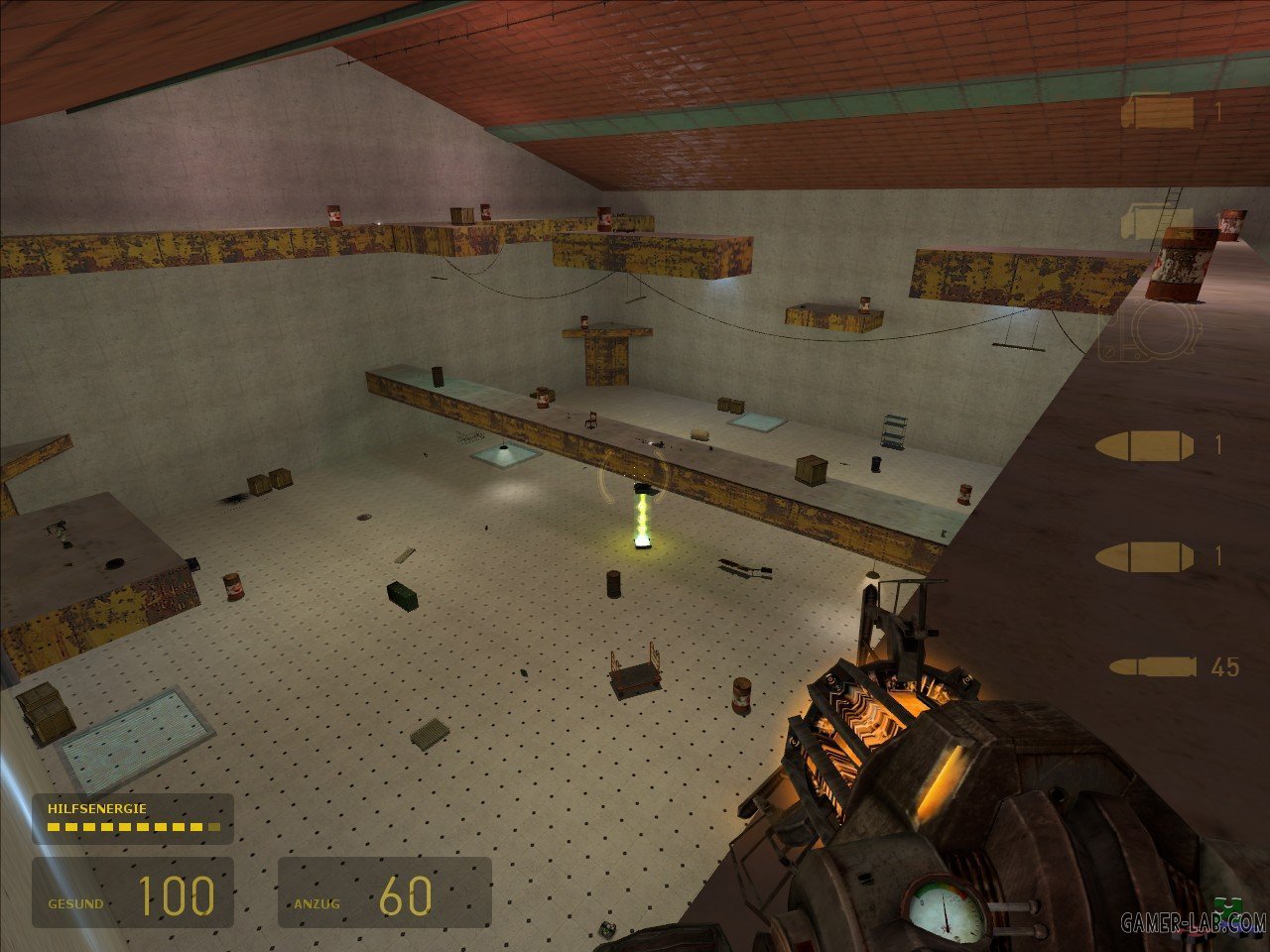Screen dimensions: 1270x952
Task: Open the GAMER-LAB.COM watermark
Action: pyautogui.click(x=1194, y=924)
